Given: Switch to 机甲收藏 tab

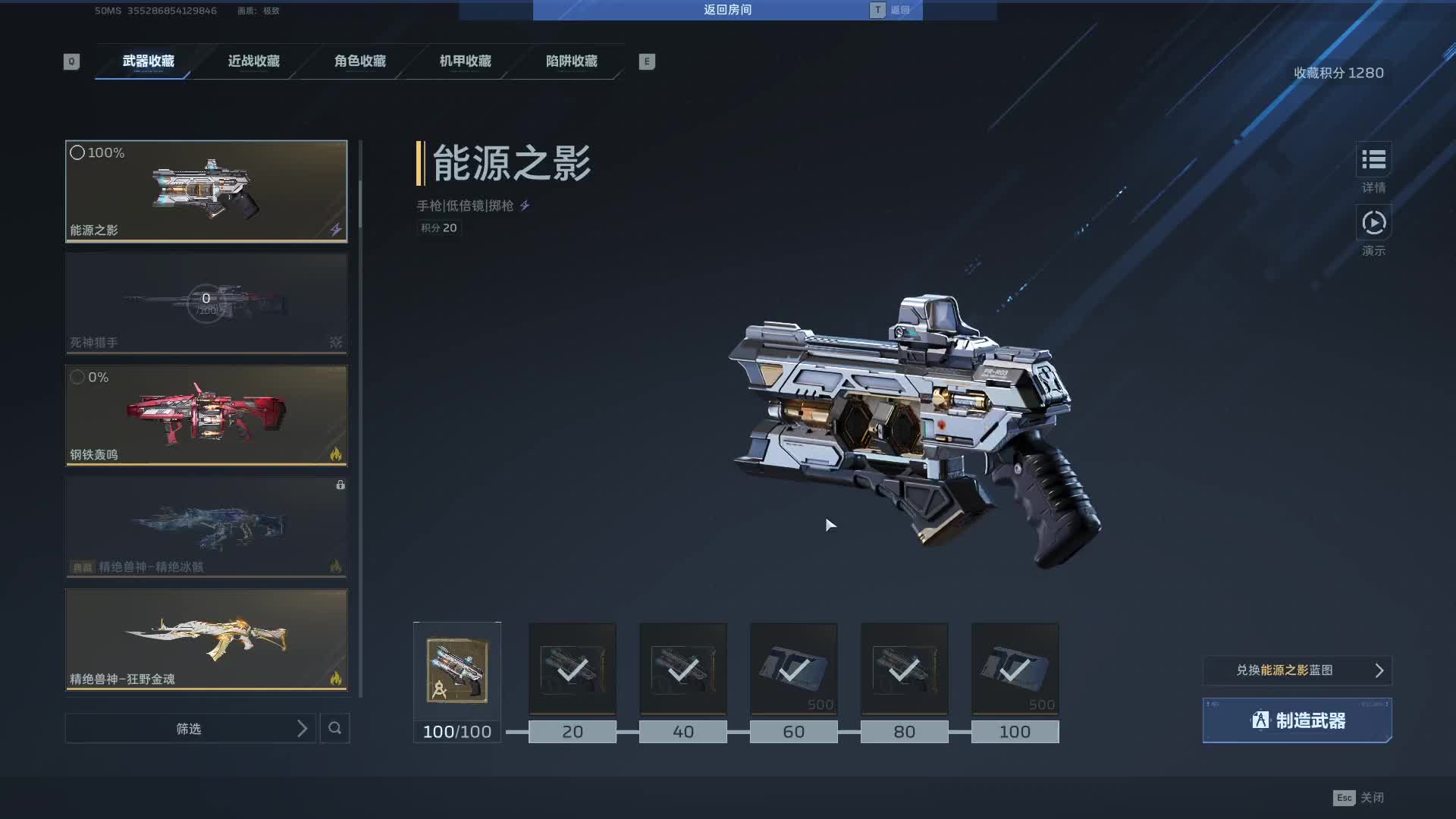Looking at the screenshot, I should tap(466, 61).
